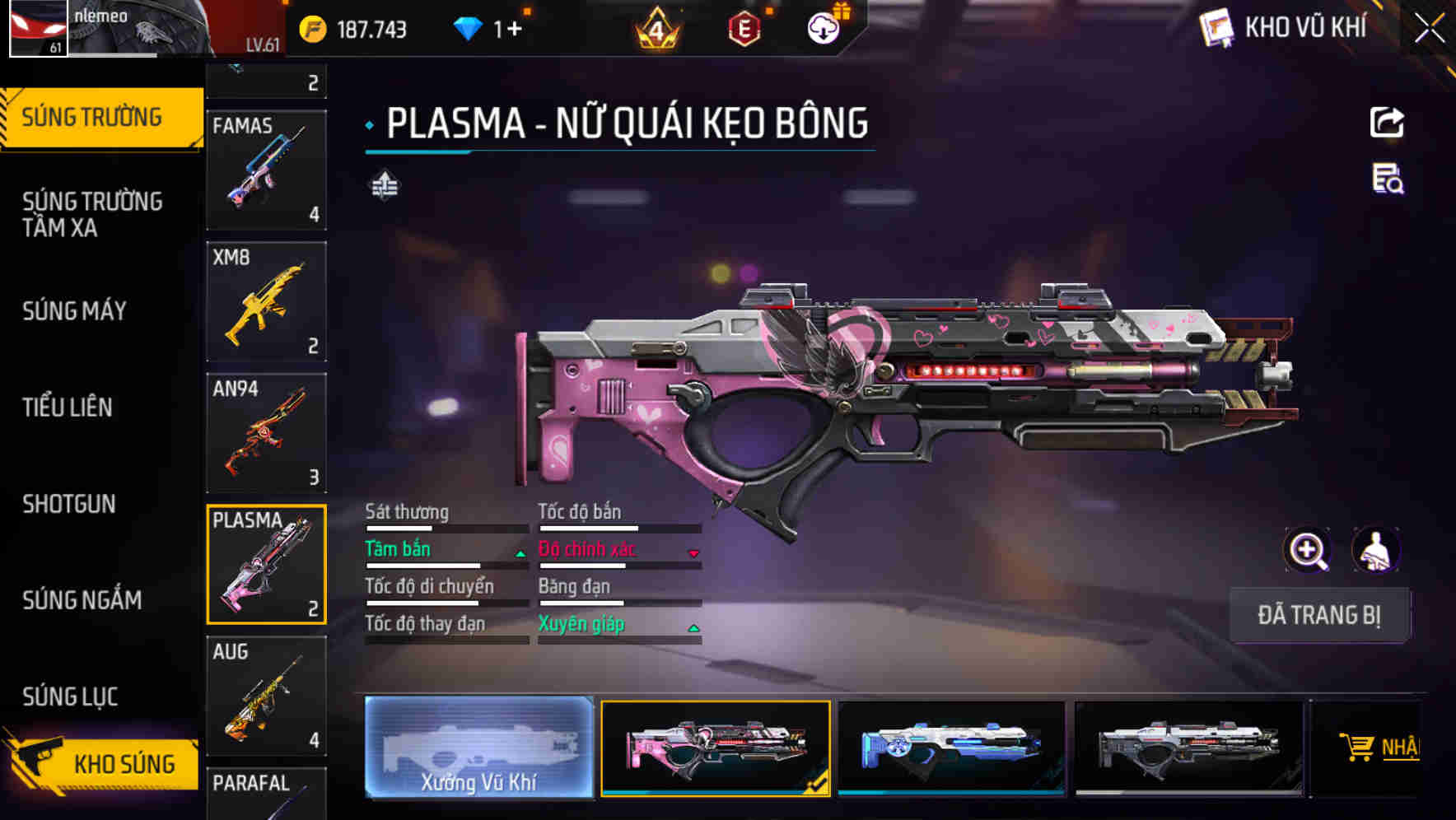Share the Plasma skin
Image resolution: width=1456 pixels, height=820 pixels.
[1387, 123]
